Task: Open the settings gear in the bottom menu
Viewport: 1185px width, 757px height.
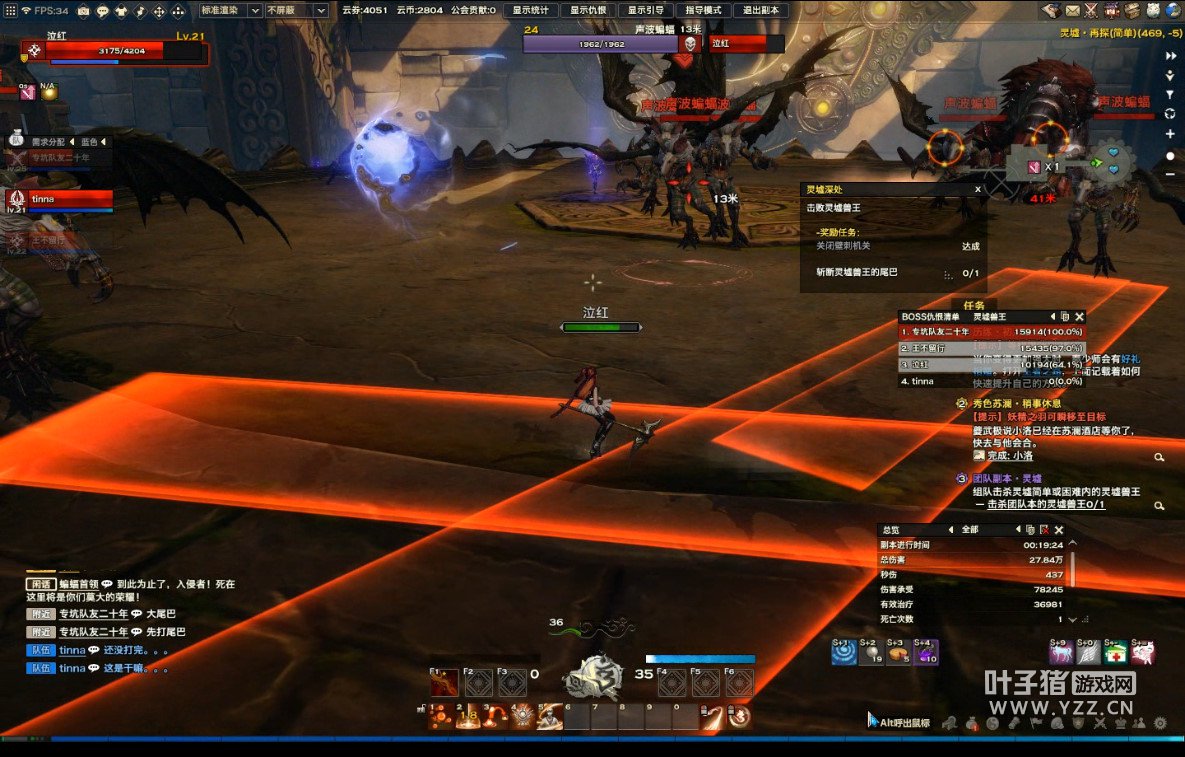Action: [x=1160, y=723]
